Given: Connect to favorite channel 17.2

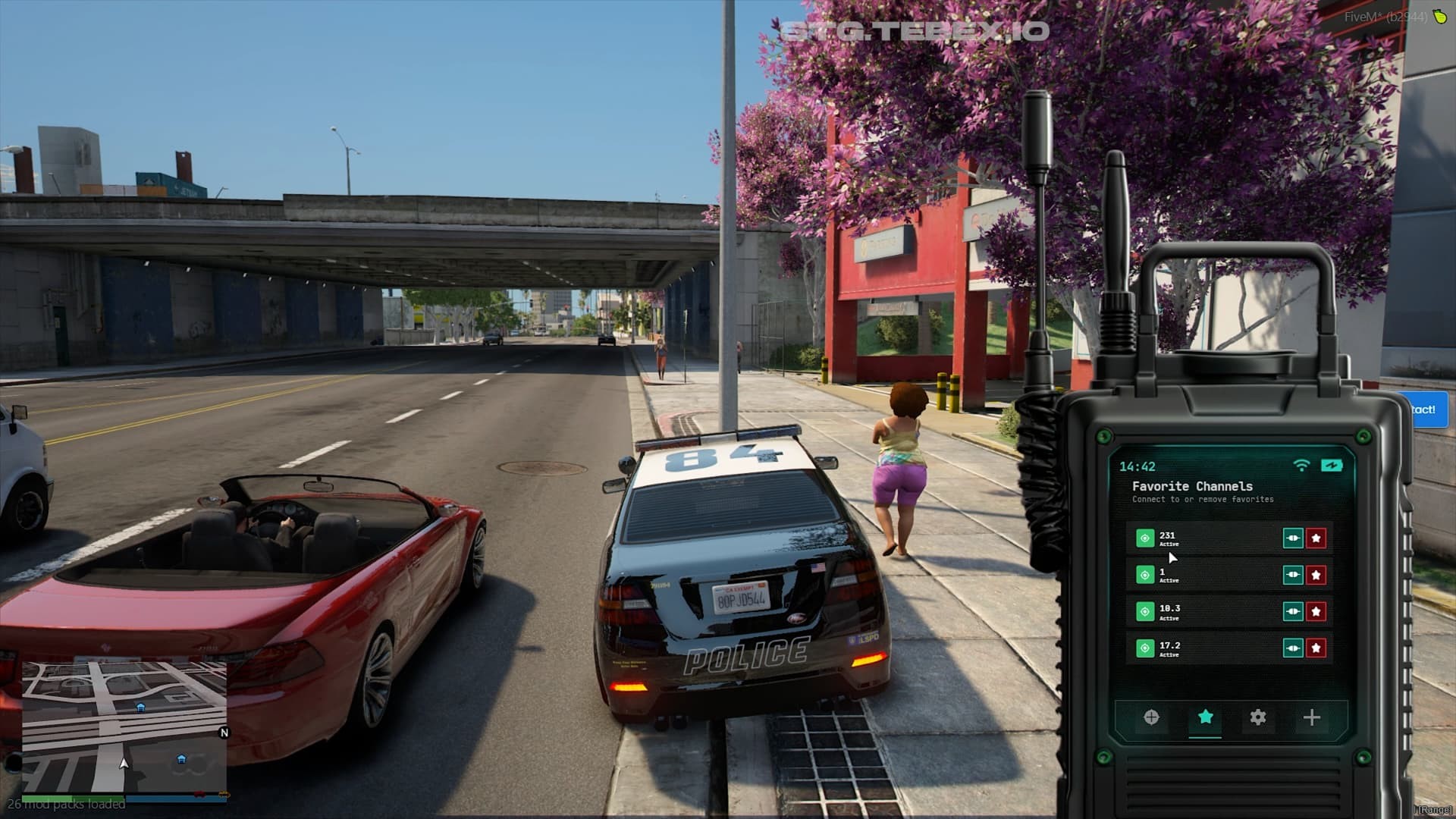Looking at the screenshot, I should (x=1292, y=648).
